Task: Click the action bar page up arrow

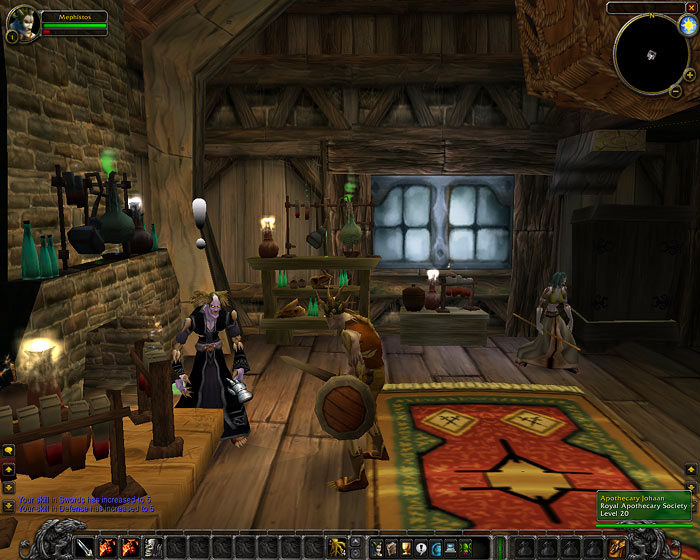Action: pyautogui.click(x=357, y=541)
